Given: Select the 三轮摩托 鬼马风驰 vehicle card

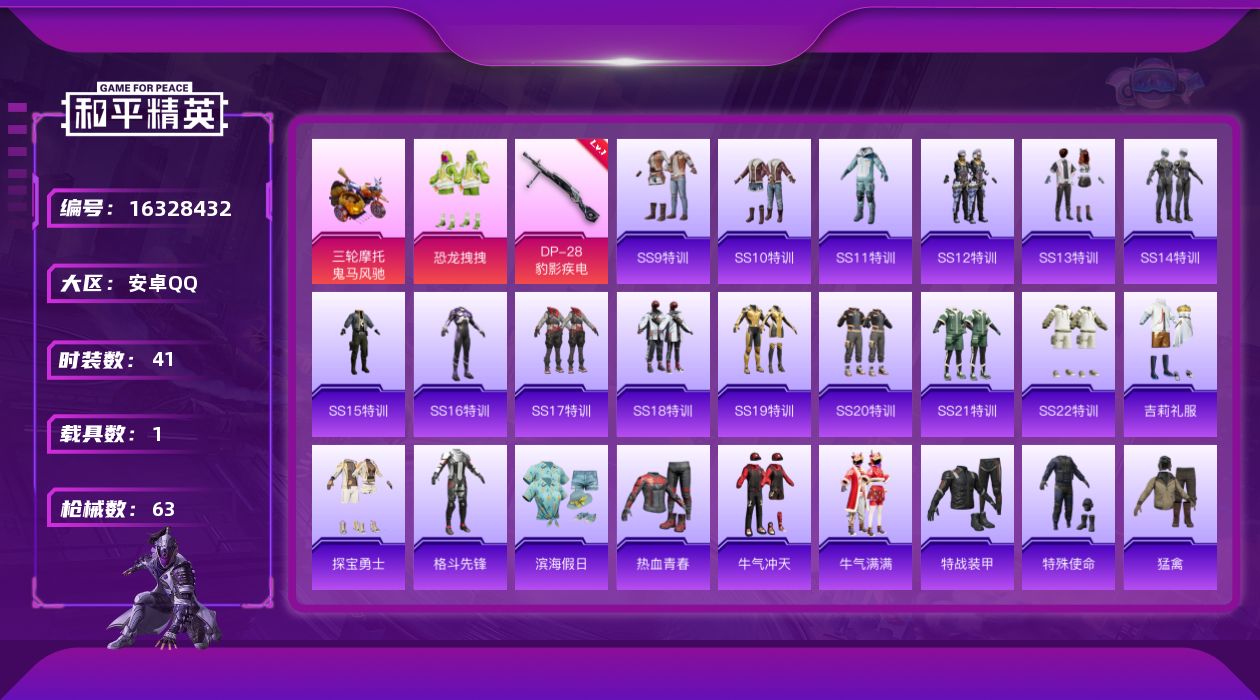Looking at the screenshot, I should click(x=358, y=211).
